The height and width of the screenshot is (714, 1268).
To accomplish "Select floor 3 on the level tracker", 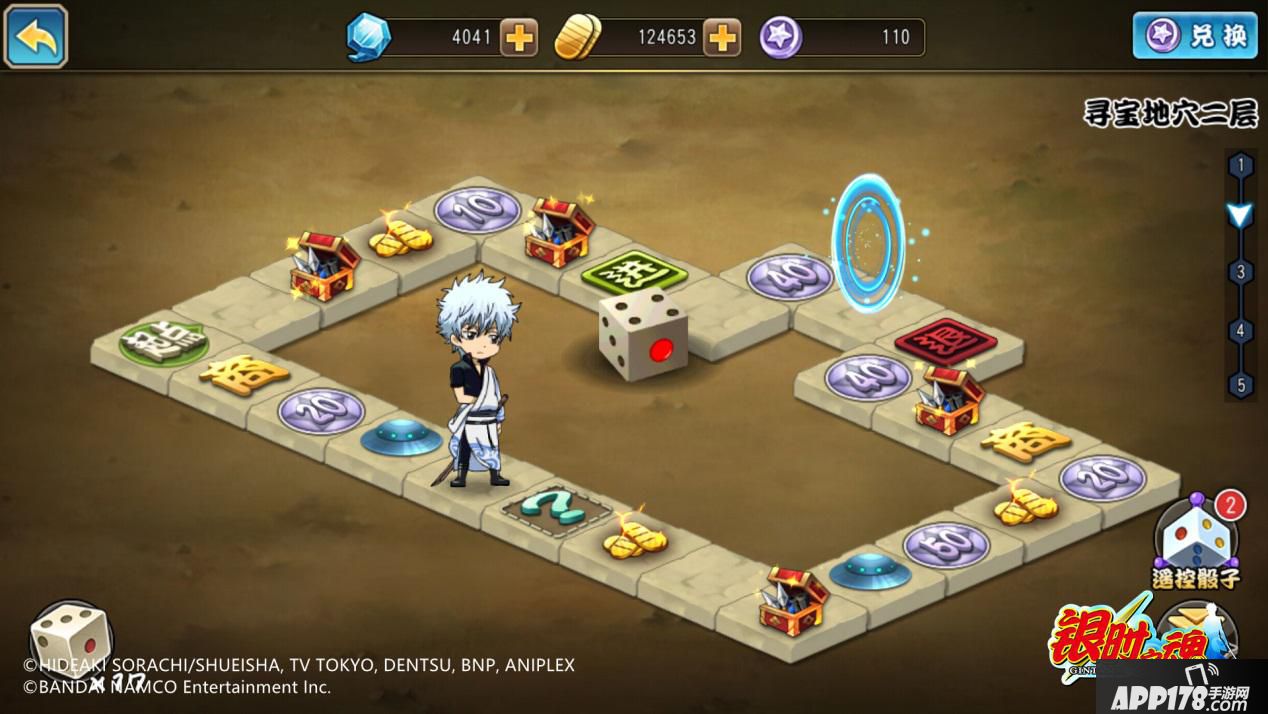I will coord(1241,272).
